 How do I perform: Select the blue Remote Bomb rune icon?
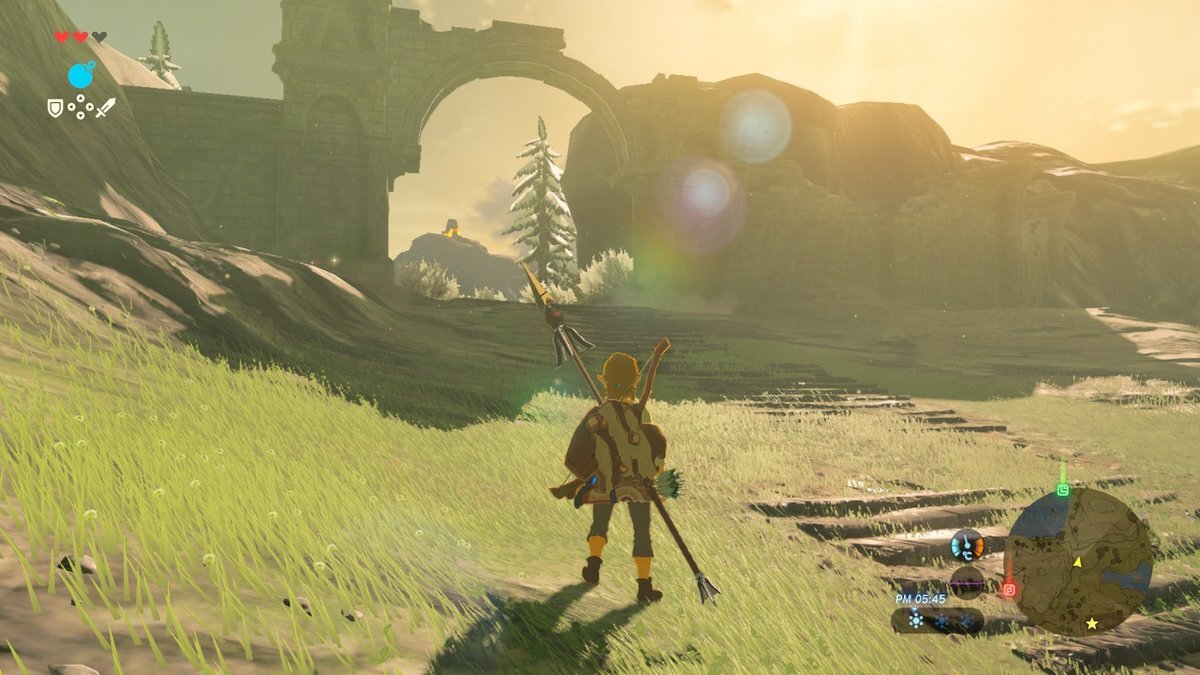(81, 74)
